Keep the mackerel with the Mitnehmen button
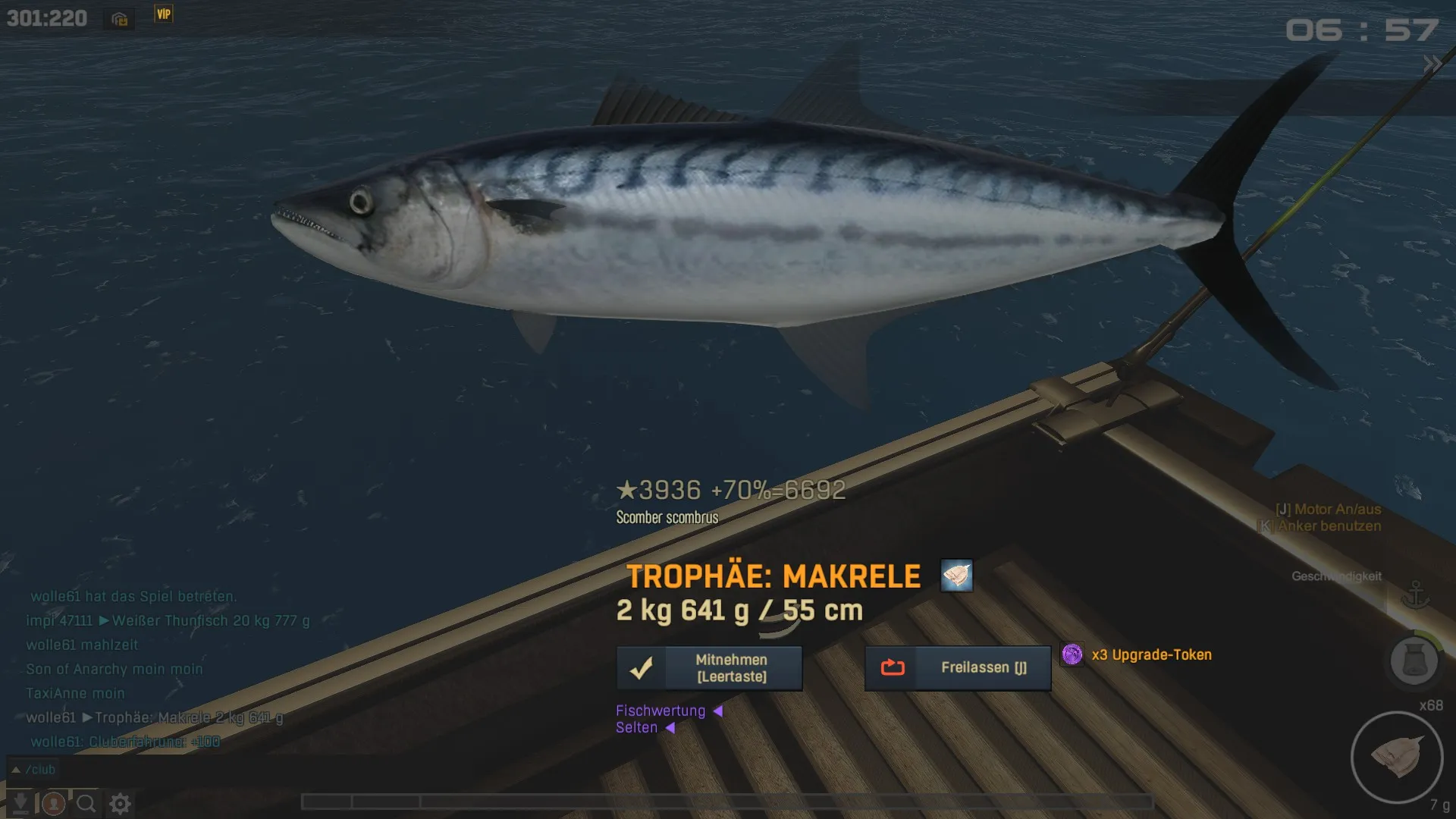 [x=709, y=668]
